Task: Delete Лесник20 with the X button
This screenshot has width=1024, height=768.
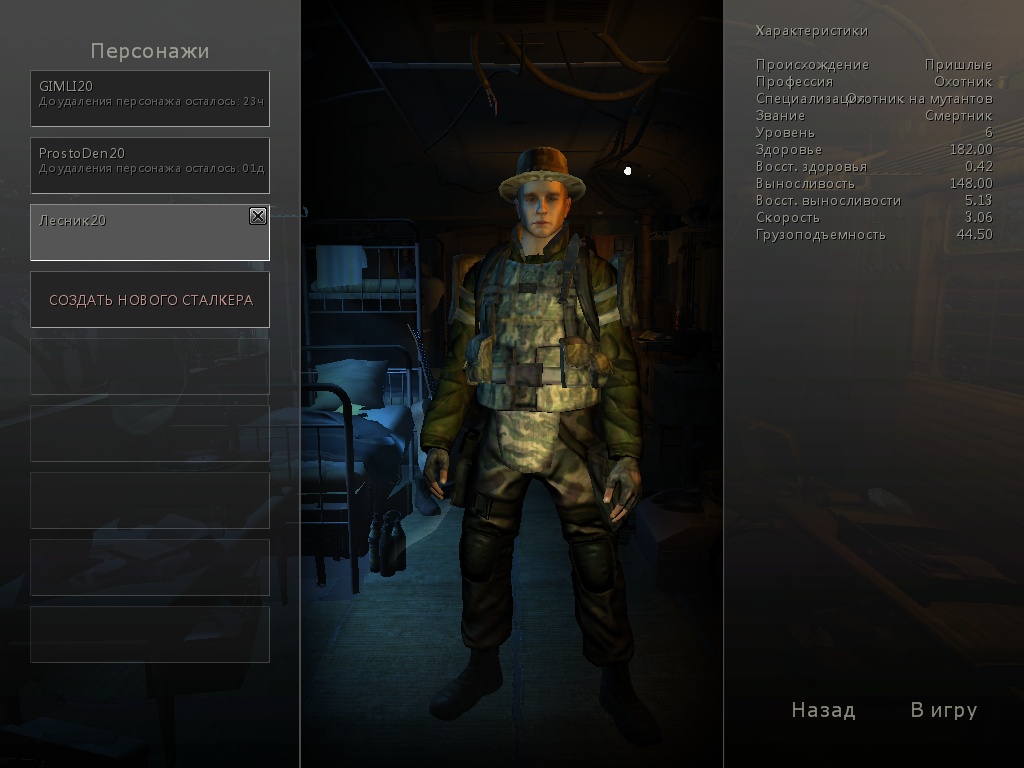Action: 257,216
